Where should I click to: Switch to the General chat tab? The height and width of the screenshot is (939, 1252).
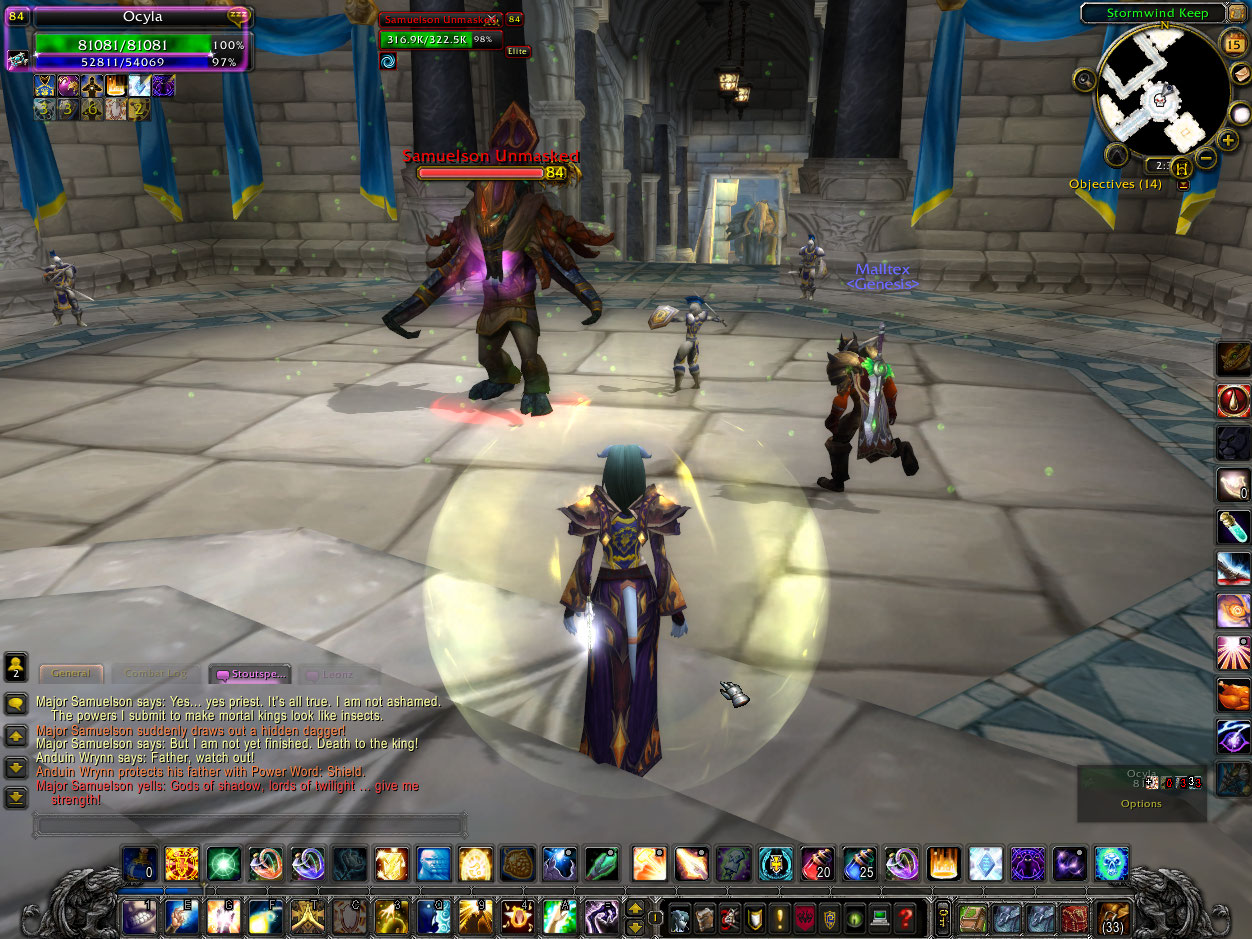(71, 674)
